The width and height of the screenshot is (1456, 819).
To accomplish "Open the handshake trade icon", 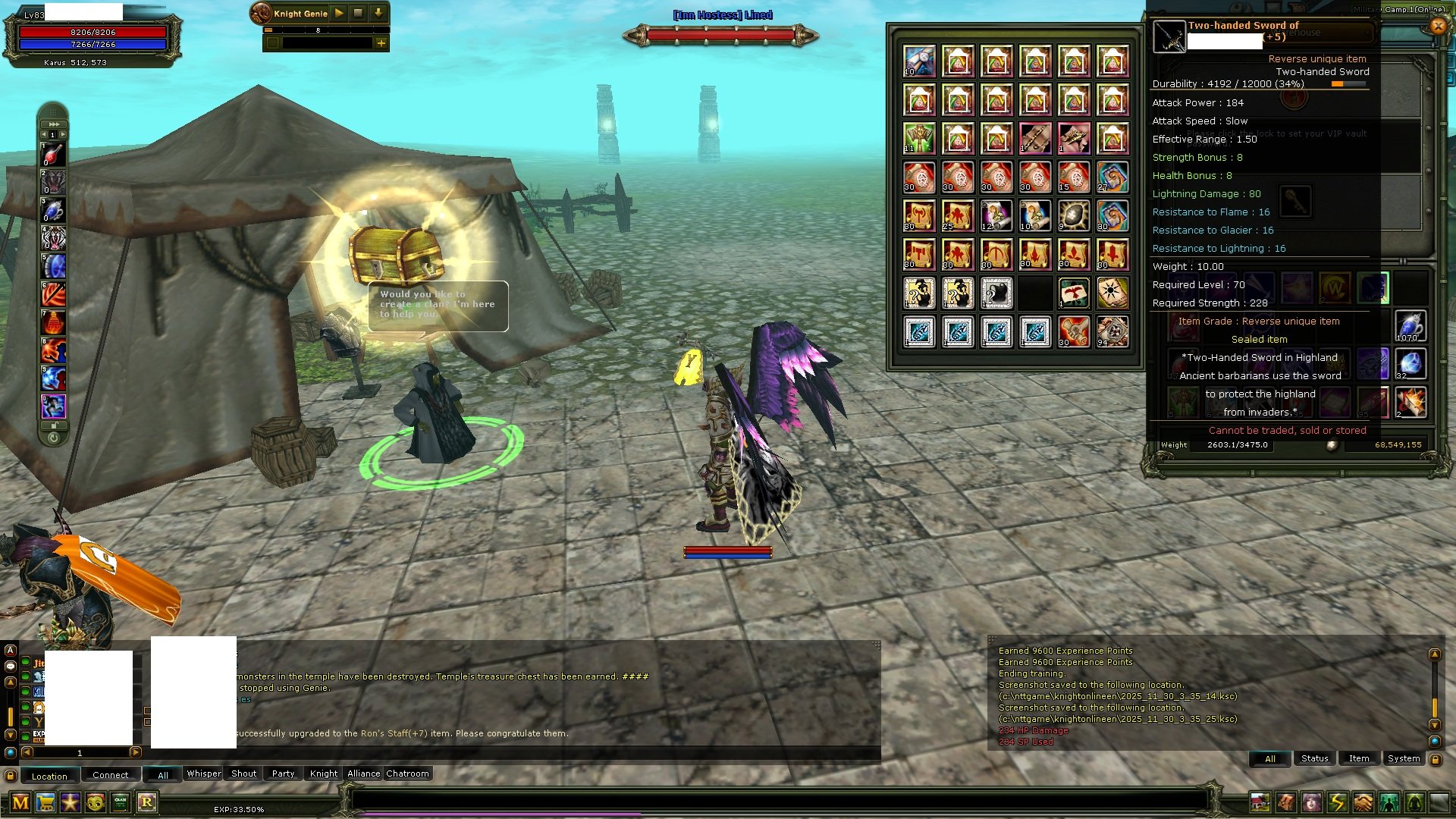I will pos(1363,802).
